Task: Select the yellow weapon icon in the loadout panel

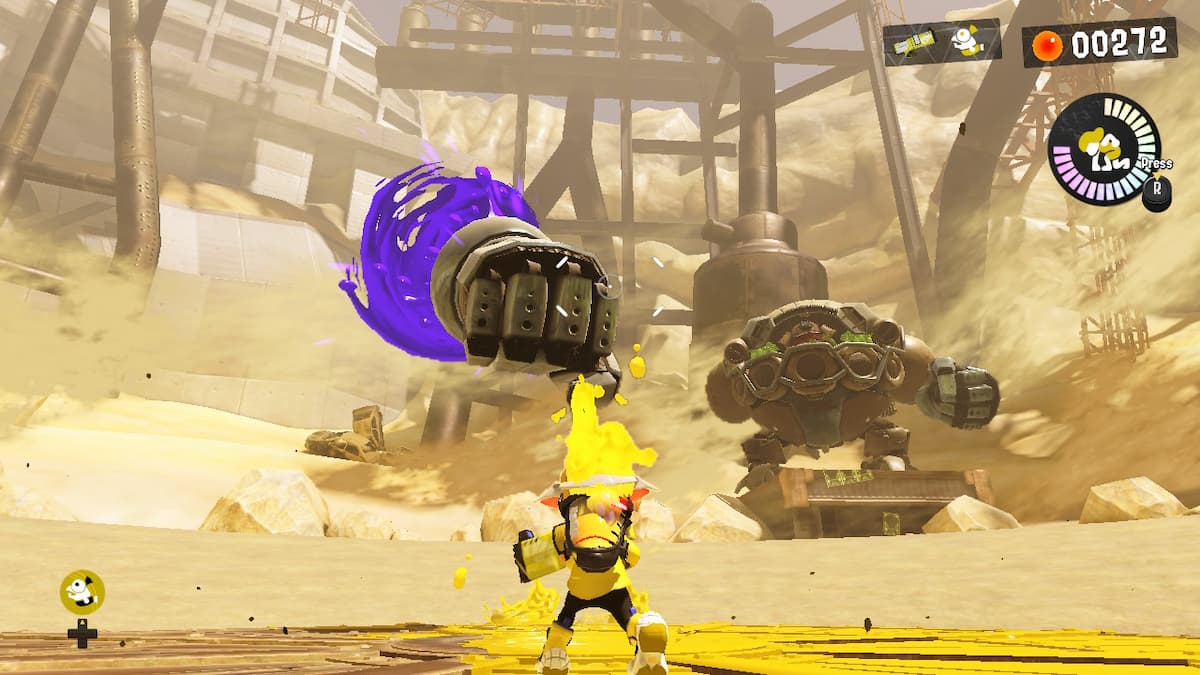Action: (915, 42)
